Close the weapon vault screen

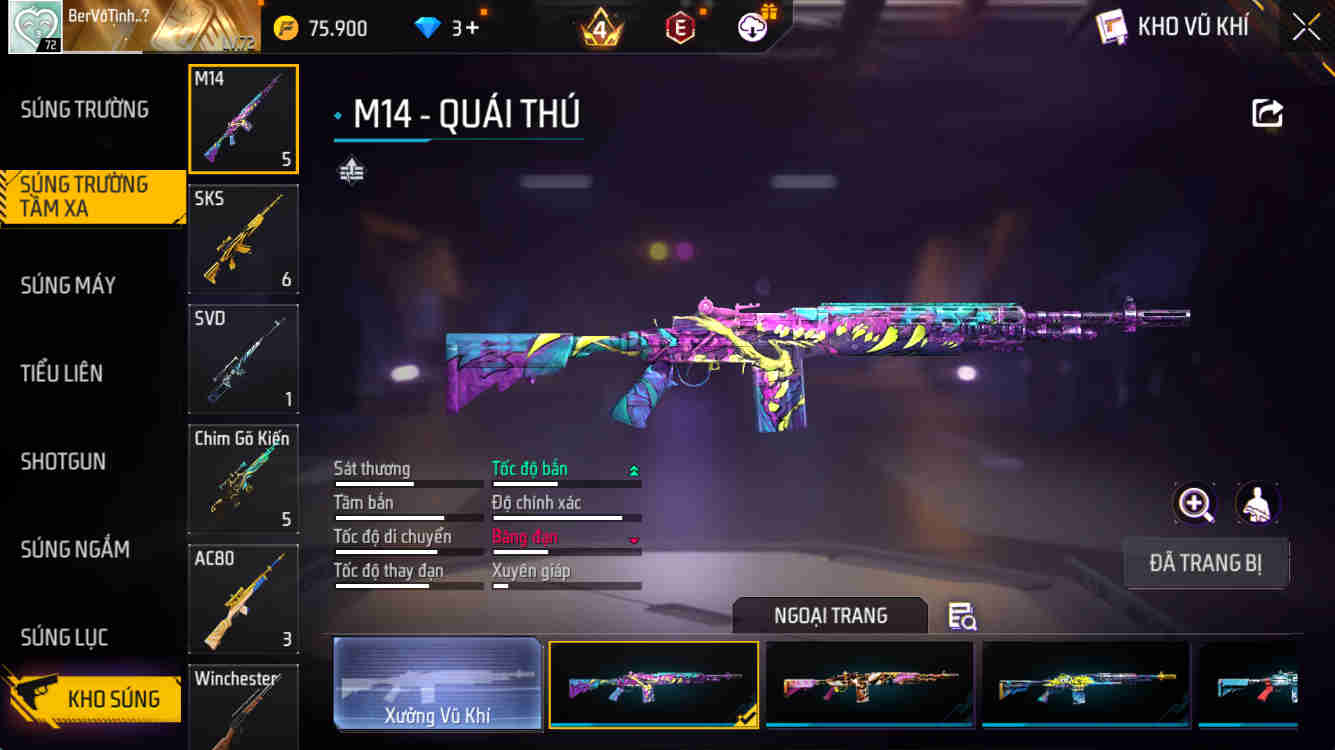pos(1306,27)
